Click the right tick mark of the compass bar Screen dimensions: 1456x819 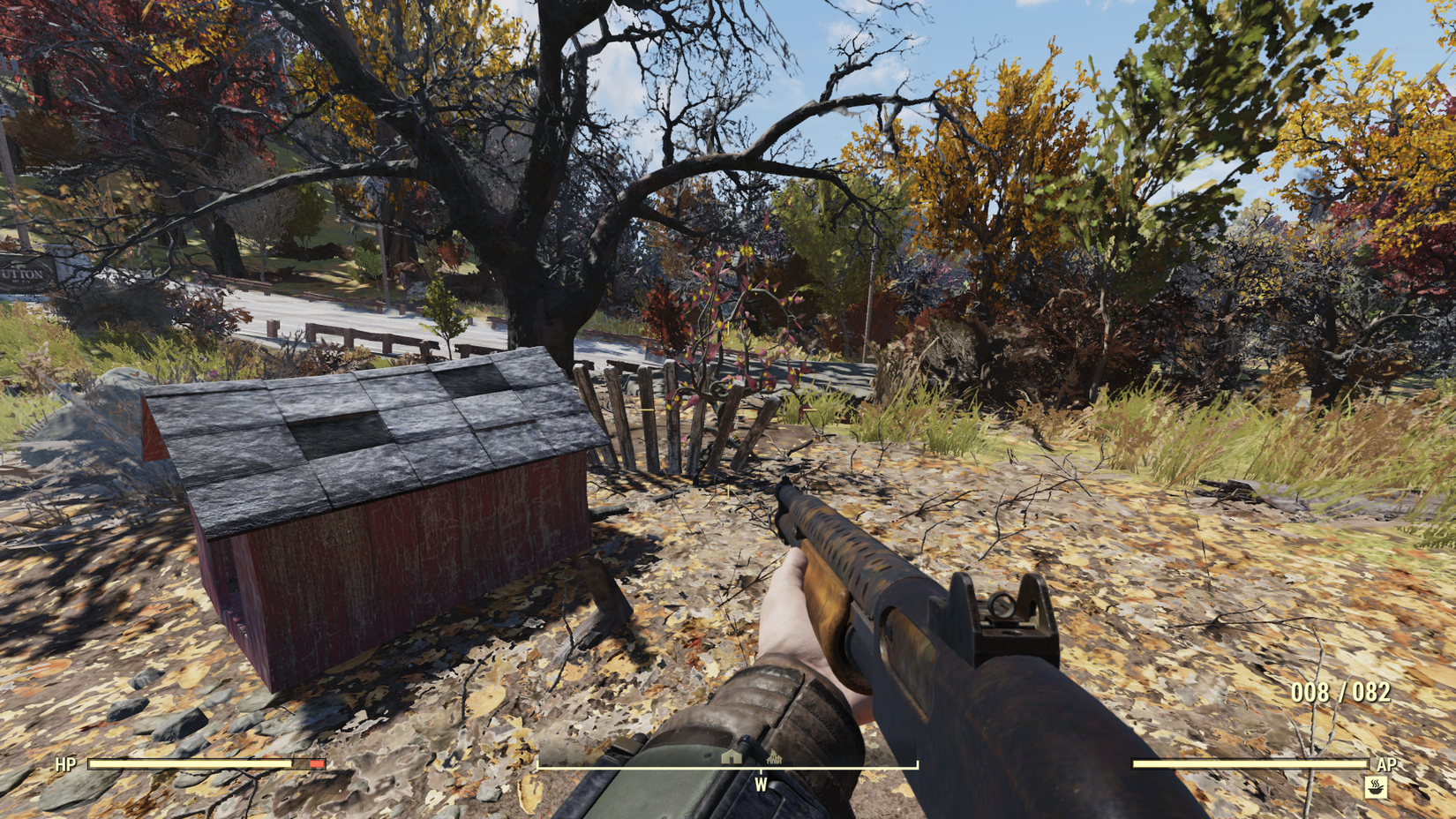point(918,762)
